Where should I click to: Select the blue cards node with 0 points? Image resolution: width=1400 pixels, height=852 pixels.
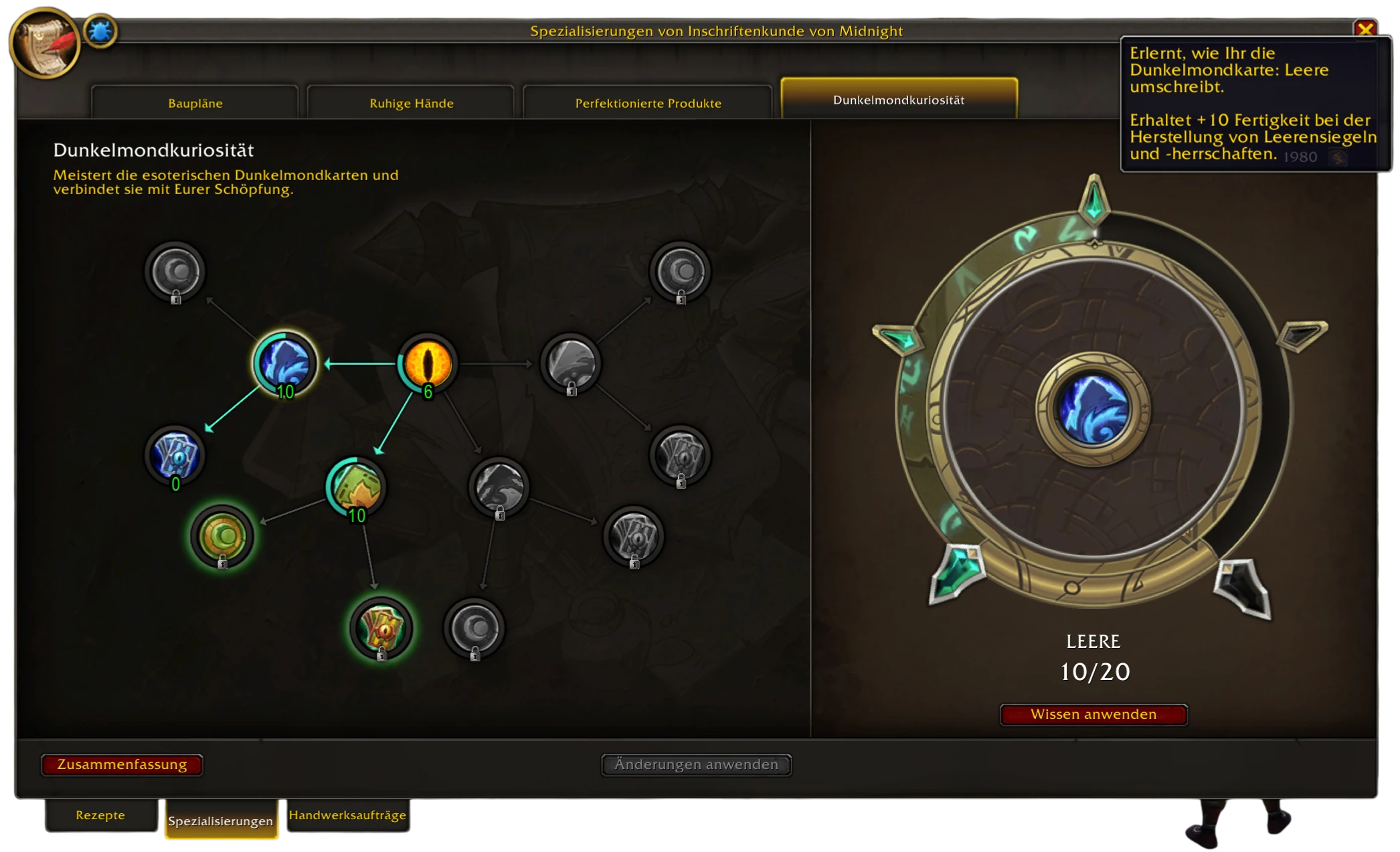(175, 456)
